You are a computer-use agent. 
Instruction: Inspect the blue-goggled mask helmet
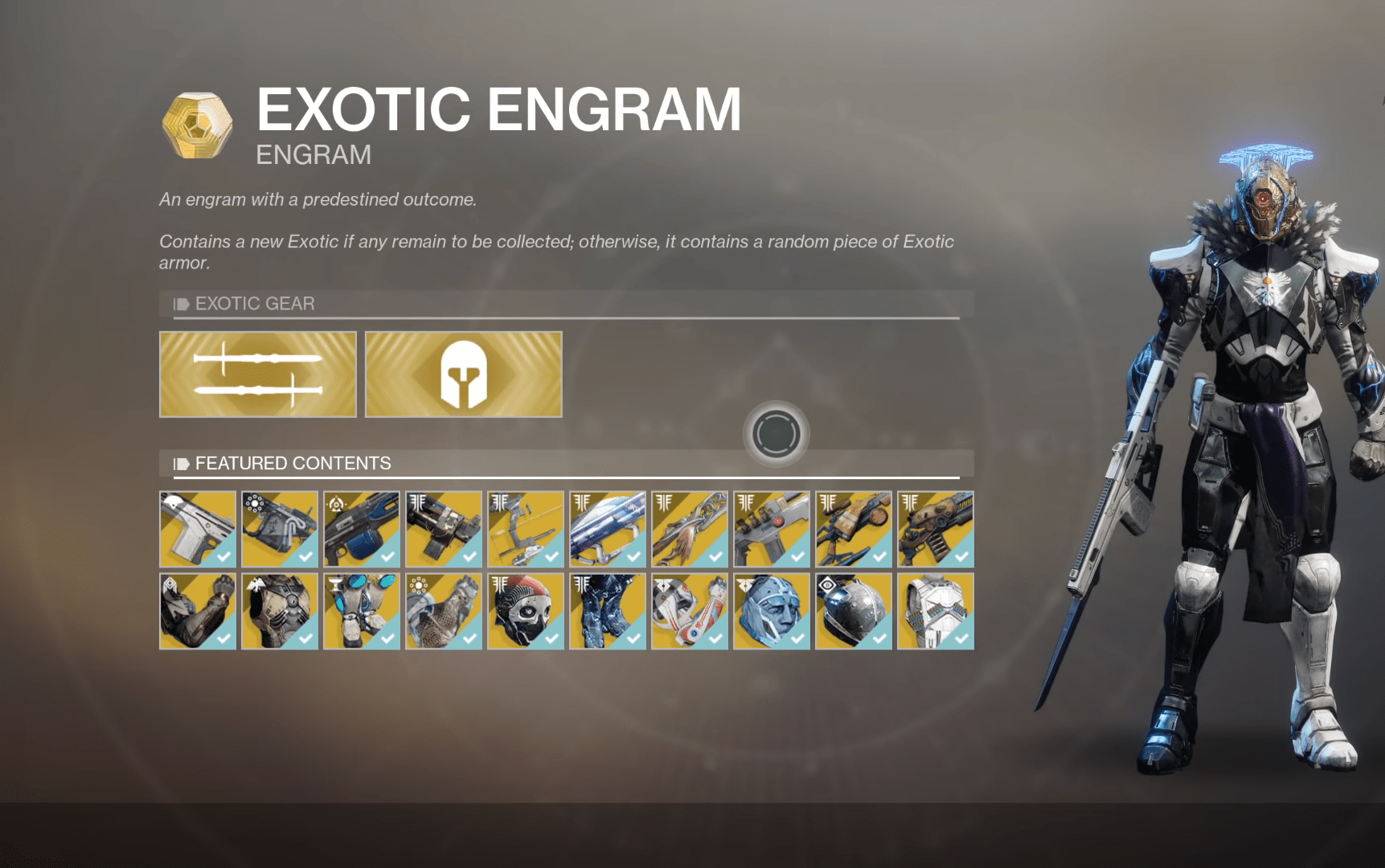click(x=362, y=611)
